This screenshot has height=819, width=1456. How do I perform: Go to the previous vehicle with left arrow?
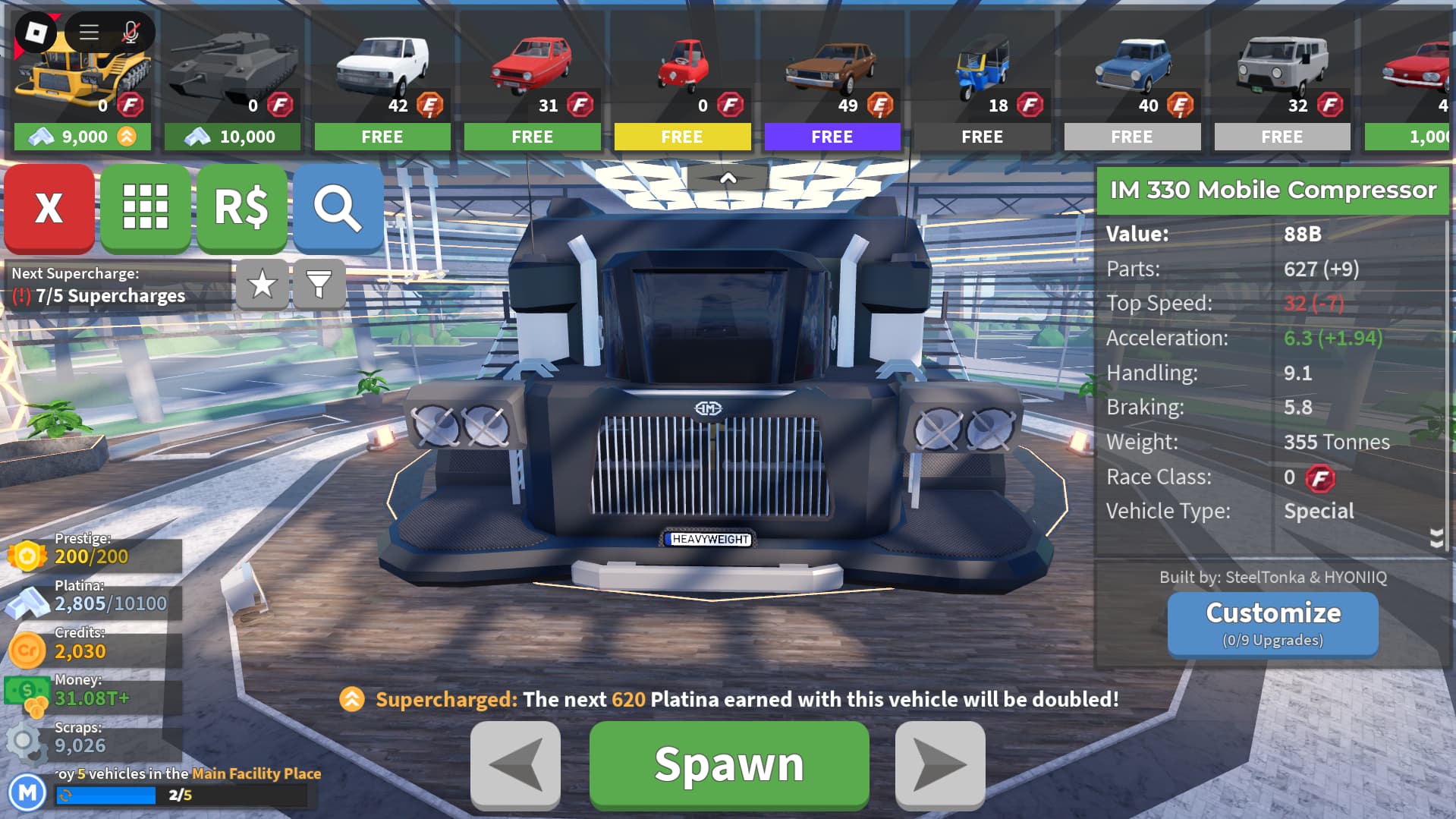pos(515,764)
